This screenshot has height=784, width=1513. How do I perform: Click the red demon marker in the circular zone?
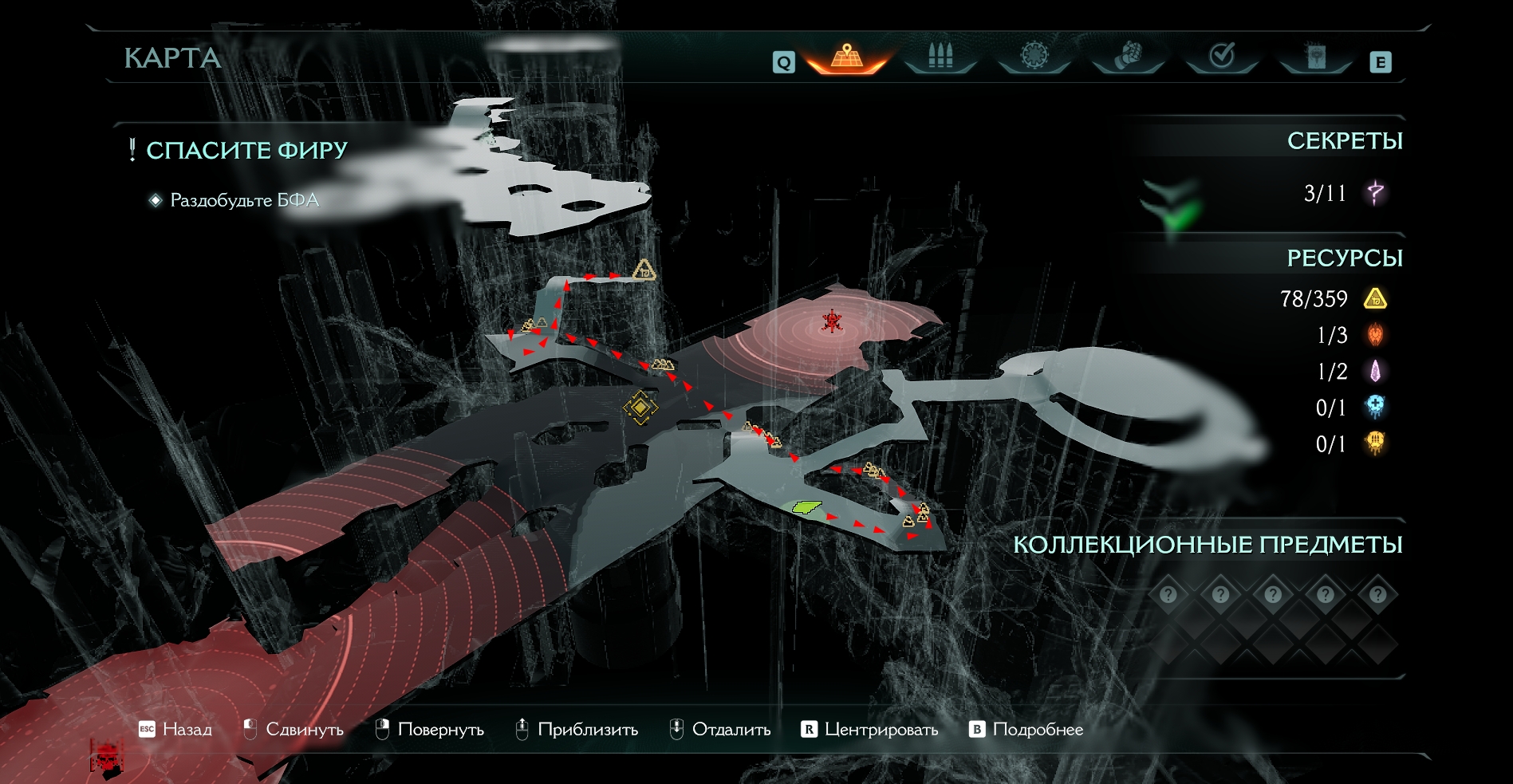pos(832,321)
